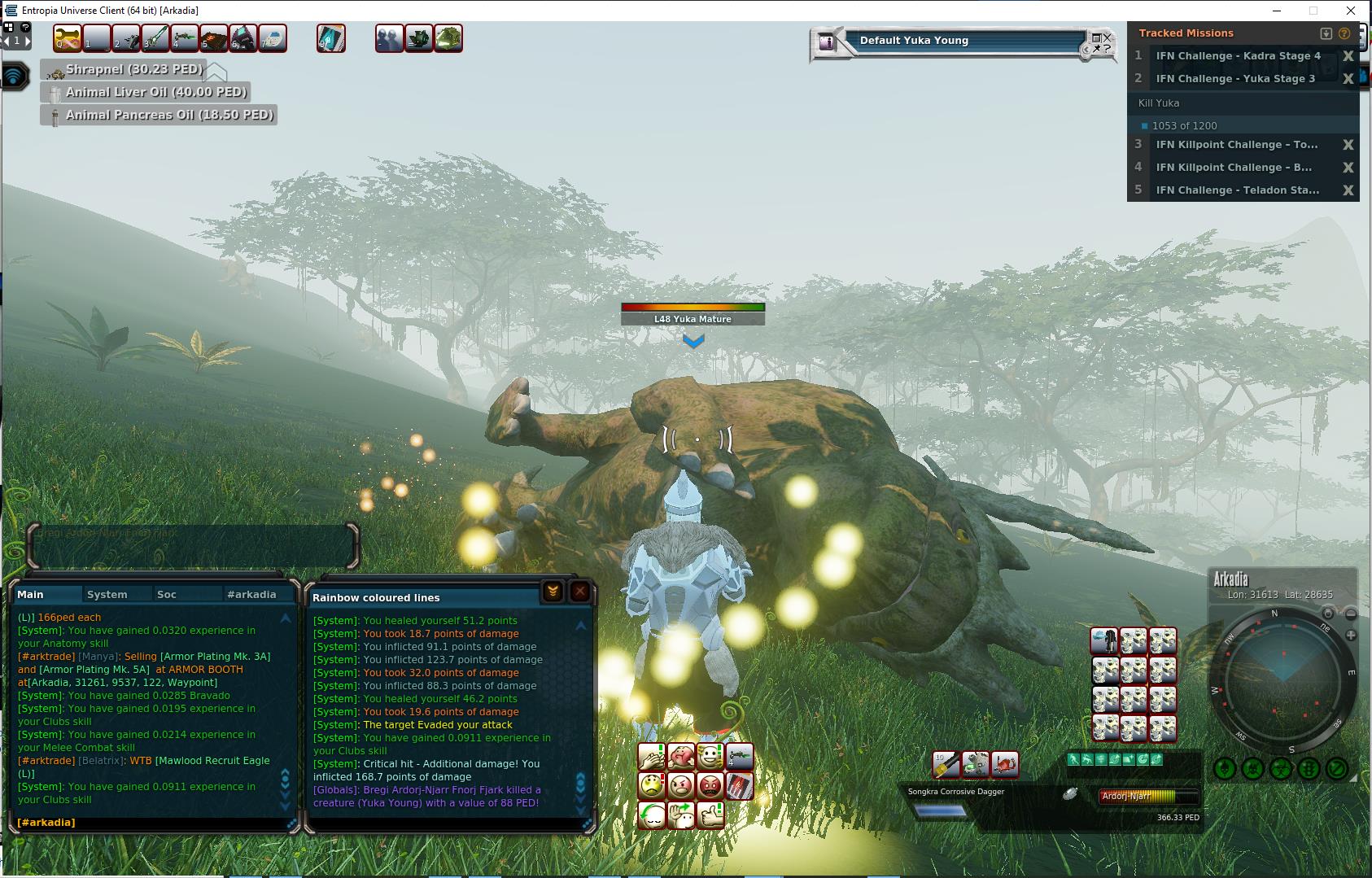
Task: Minimize the Entropia Universe Client window
Action: click(x=1276, y=11)
